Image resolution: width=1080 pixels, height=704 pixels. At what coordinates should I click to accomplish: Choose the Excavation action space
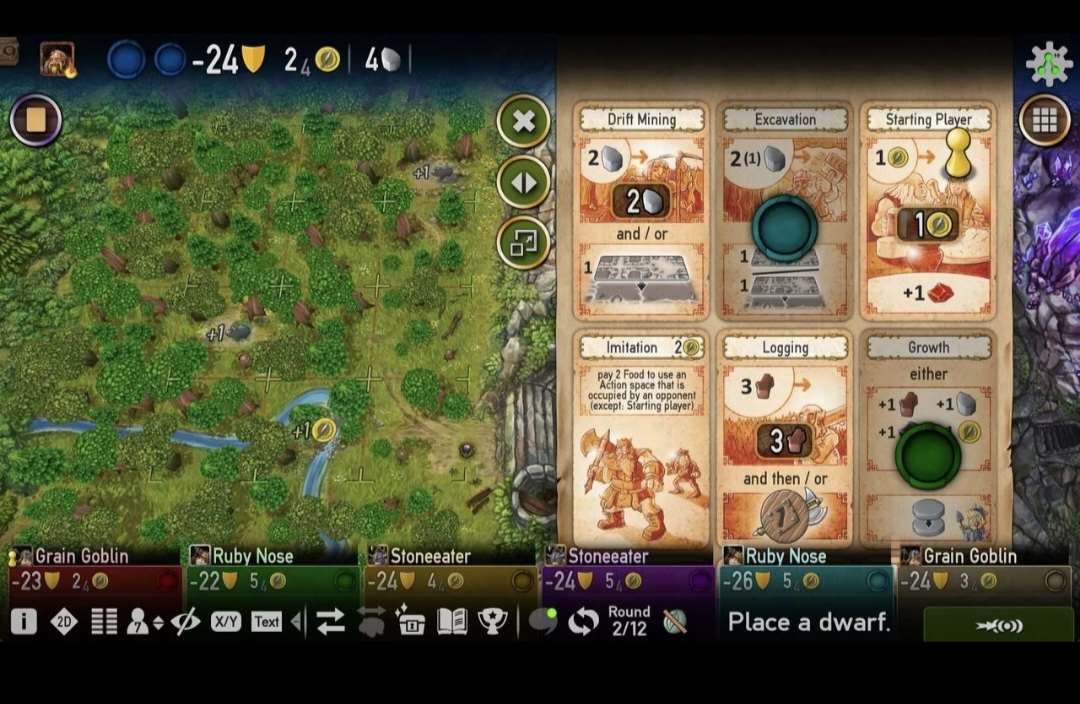(785, 210)
